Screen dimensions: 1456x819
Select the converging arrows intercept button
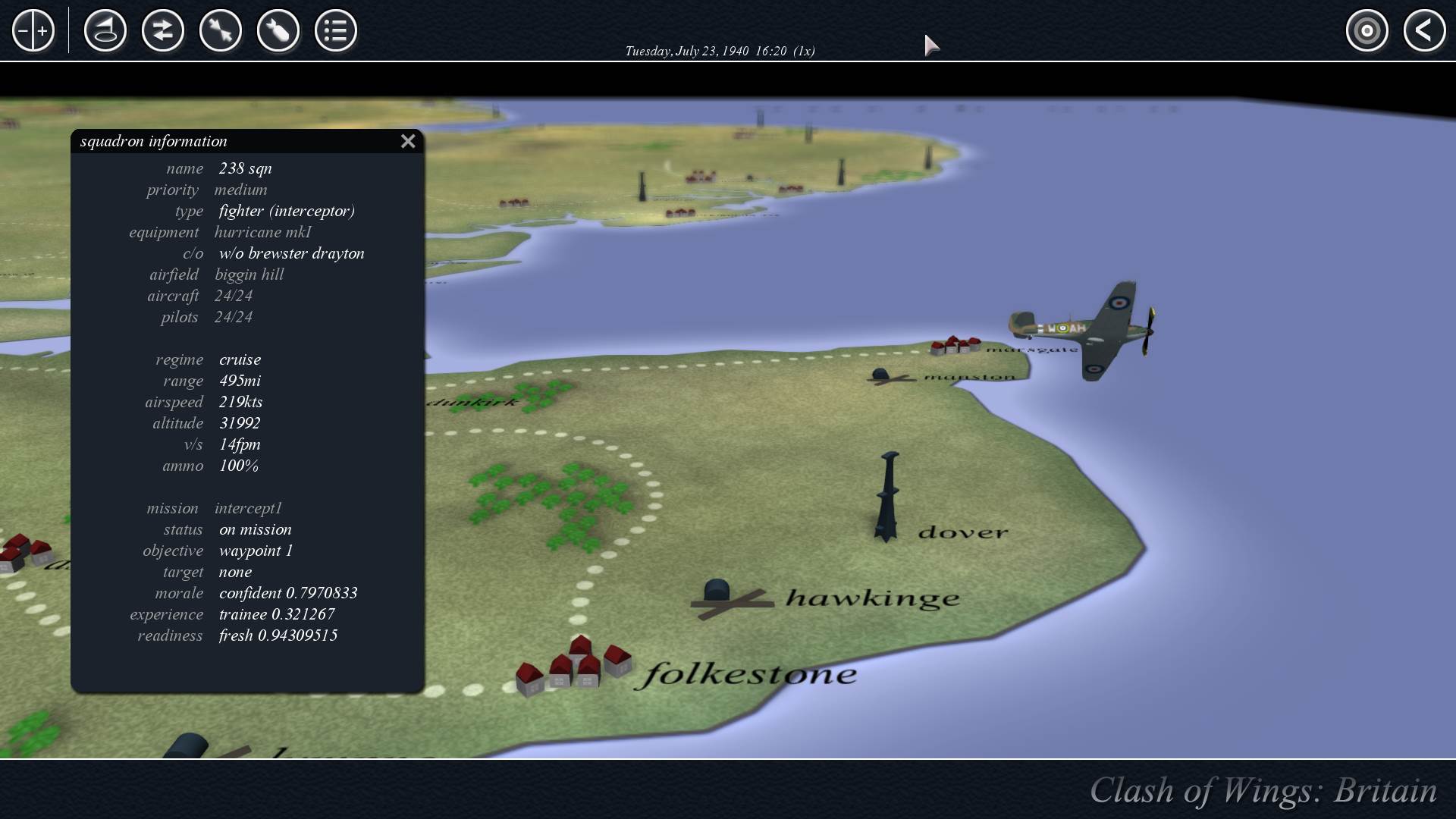[221, 31]
